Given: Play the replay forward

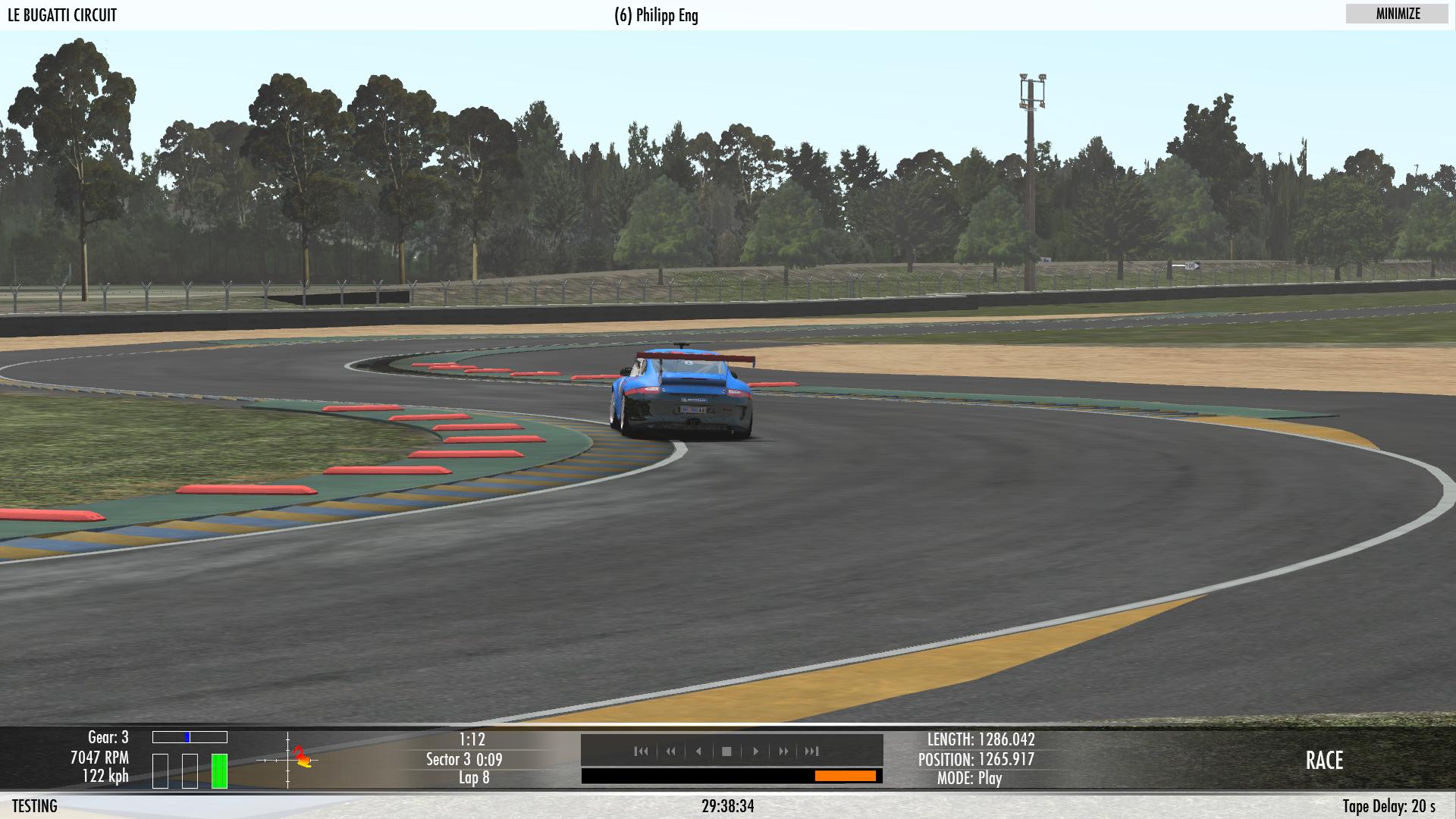Looking at the screenshot, I should click(755, 752).
